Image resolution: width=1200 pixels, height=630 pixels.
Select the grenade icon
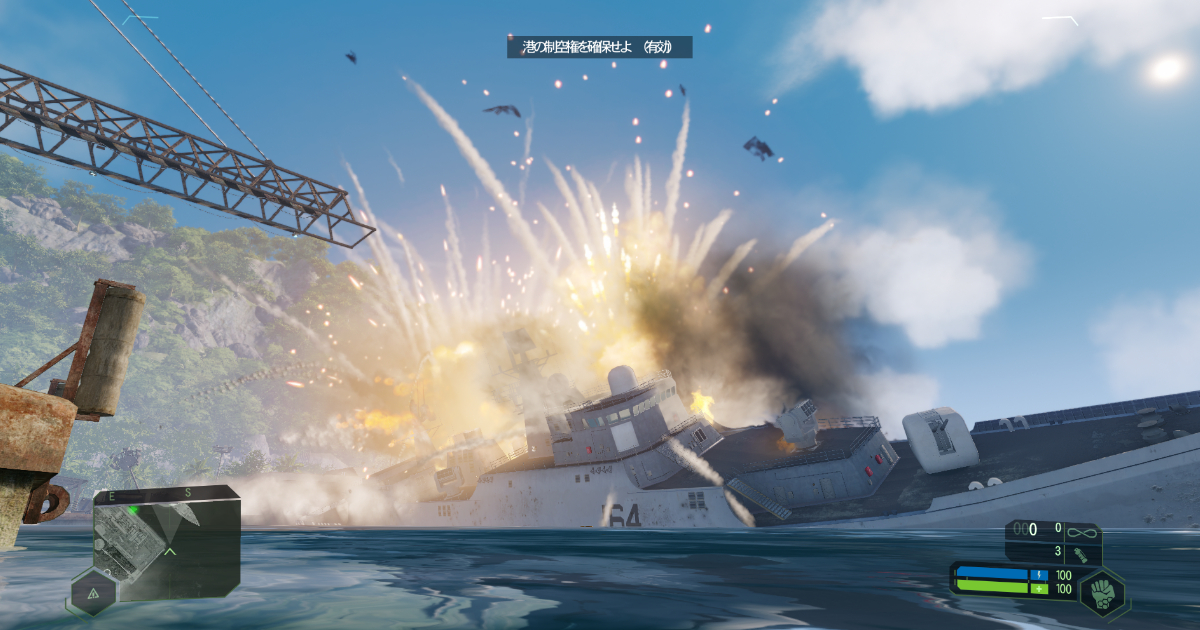point(1080,551)
